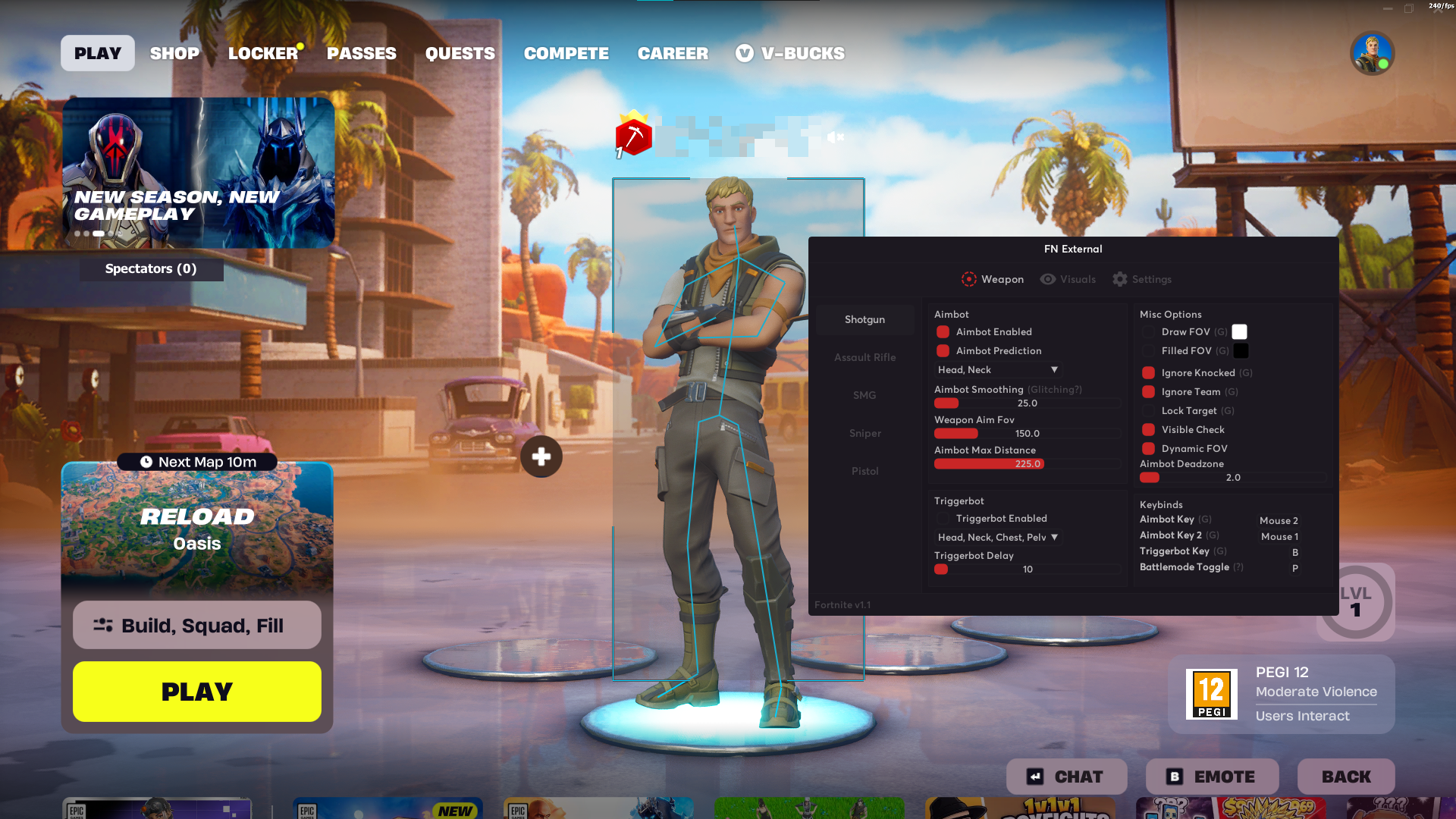
Task: Open the QUESTS menu item
Action: [x=460, y=53]
